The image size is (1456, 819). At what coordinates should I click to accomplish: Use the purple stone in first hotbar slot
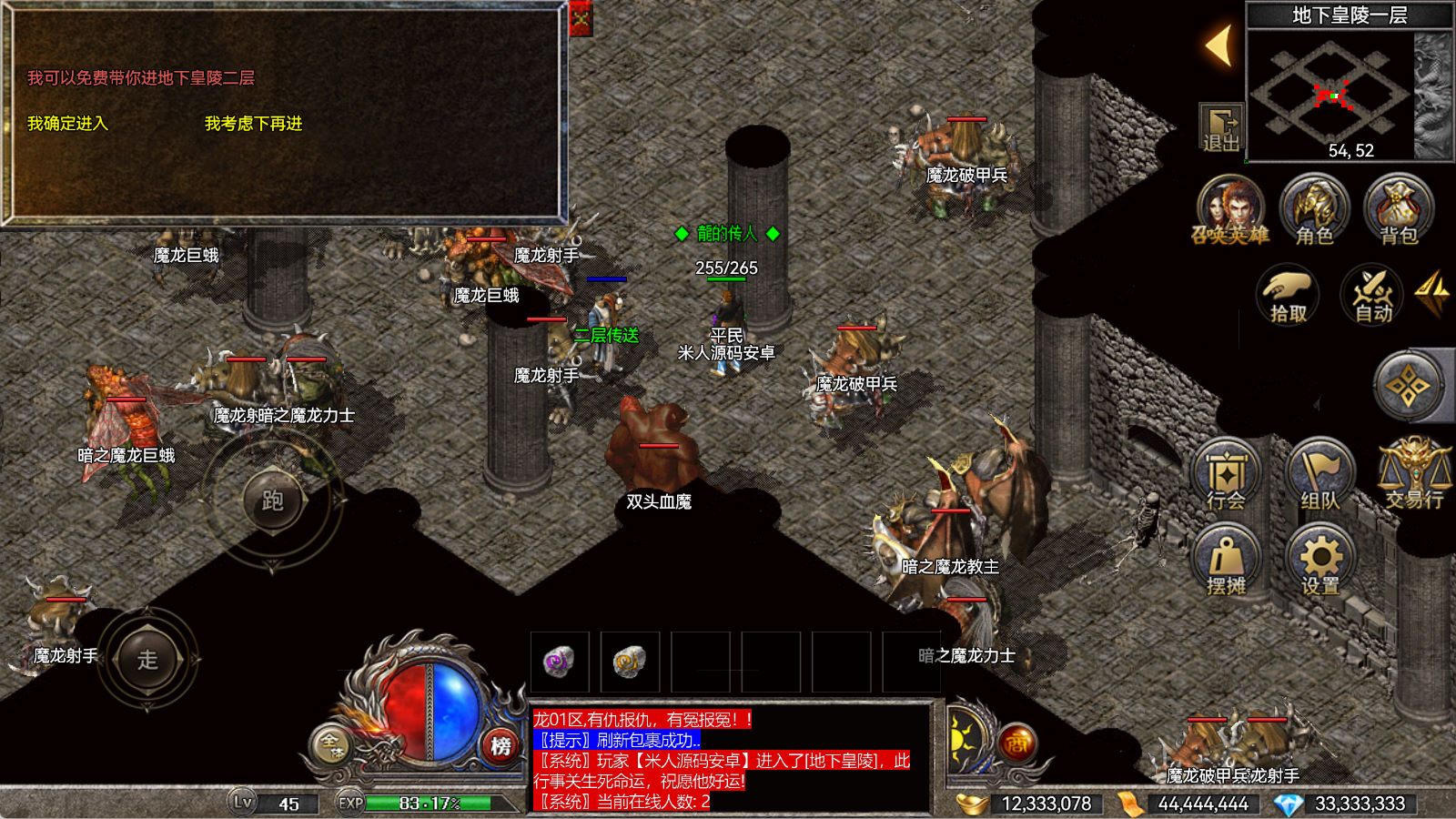(x=559, y=662)
